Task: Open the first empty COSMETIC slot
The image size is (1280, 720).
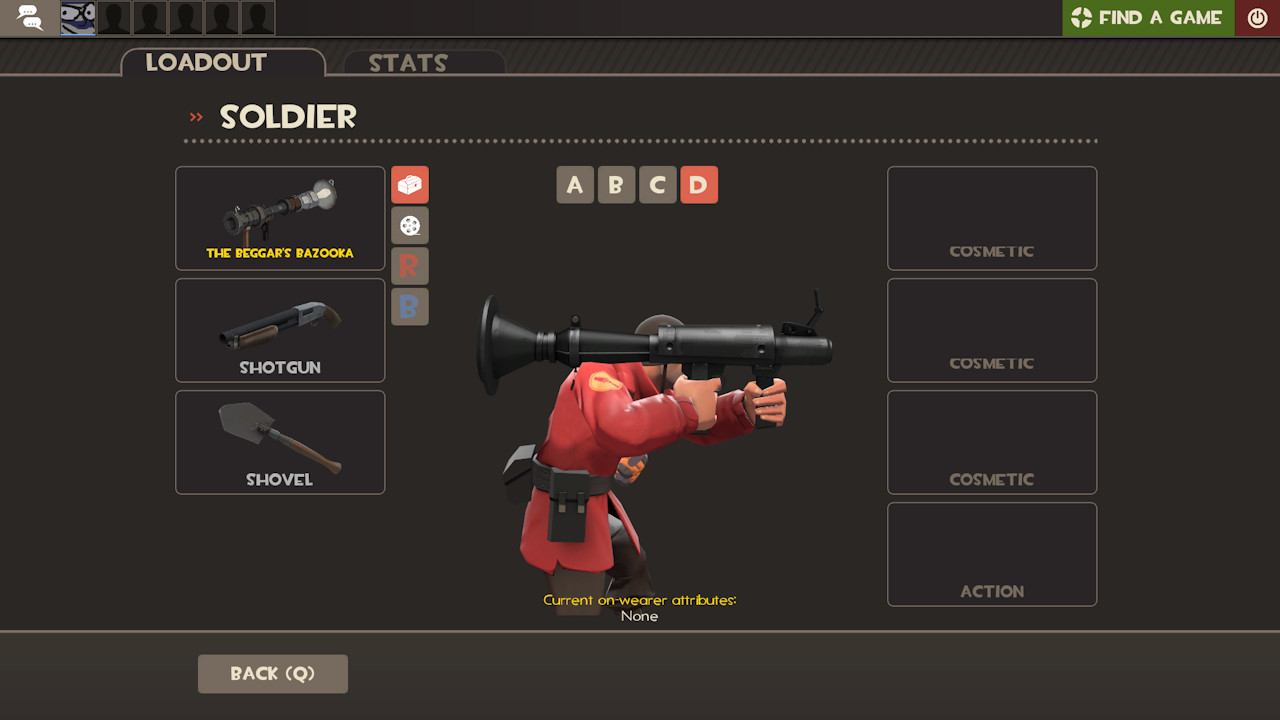Action: (x=991, y=218)
